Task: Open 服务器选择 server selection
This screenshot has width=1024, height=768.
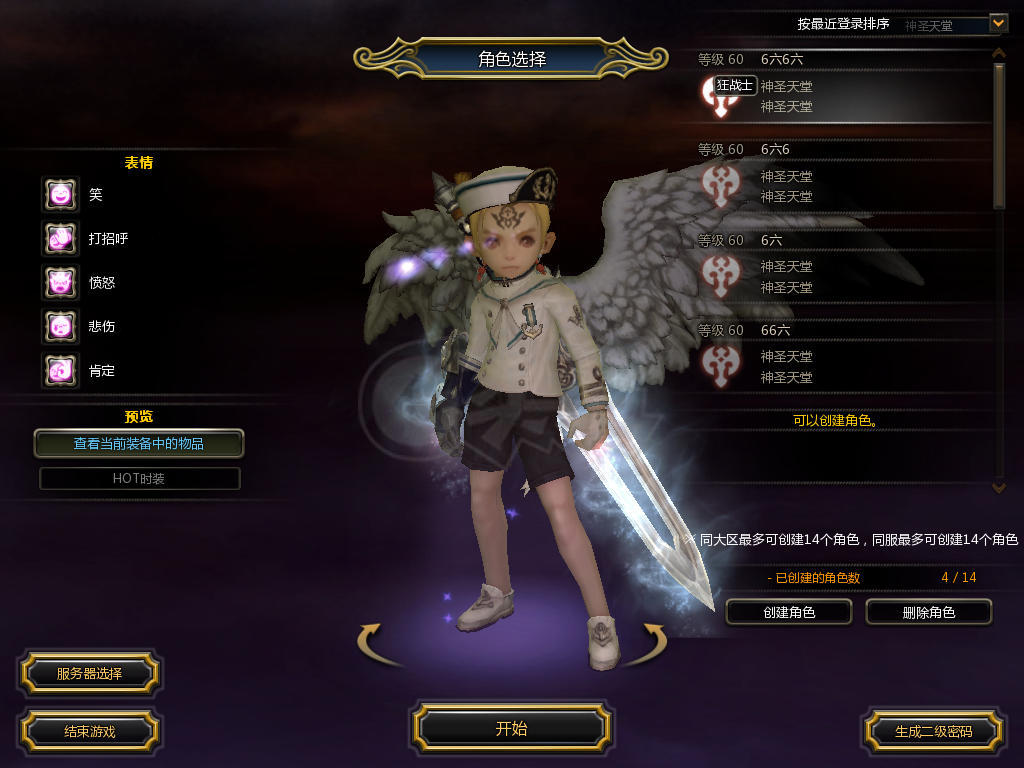Action: [89, 673]
